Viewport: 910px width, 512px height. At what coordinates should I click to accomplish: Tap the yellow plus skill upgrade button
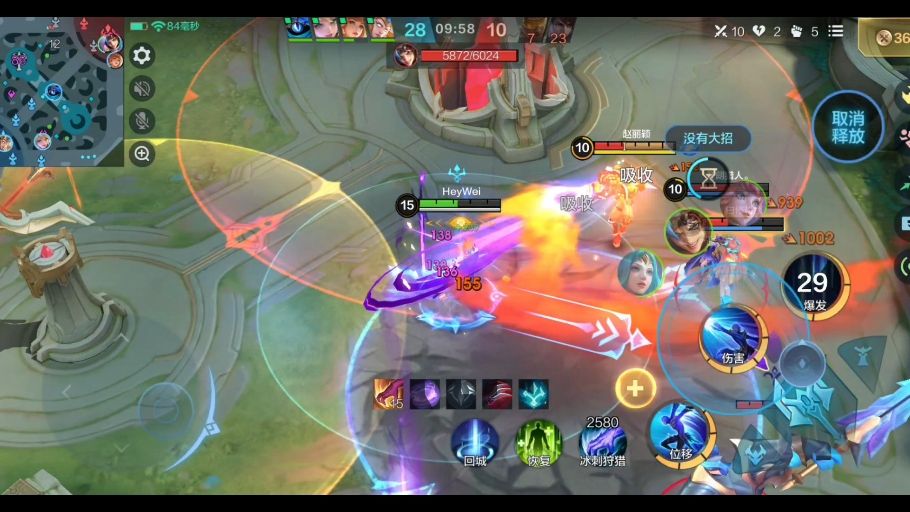click(x=635, y=388)
